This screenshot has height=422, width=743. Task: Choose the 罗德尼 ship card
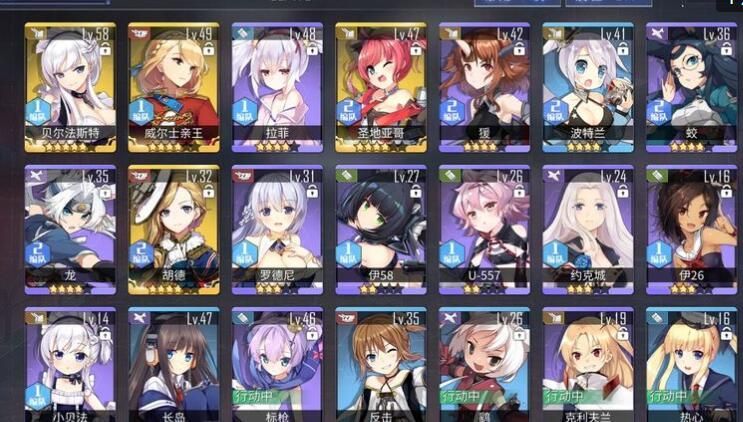click(x=277, y=228)
